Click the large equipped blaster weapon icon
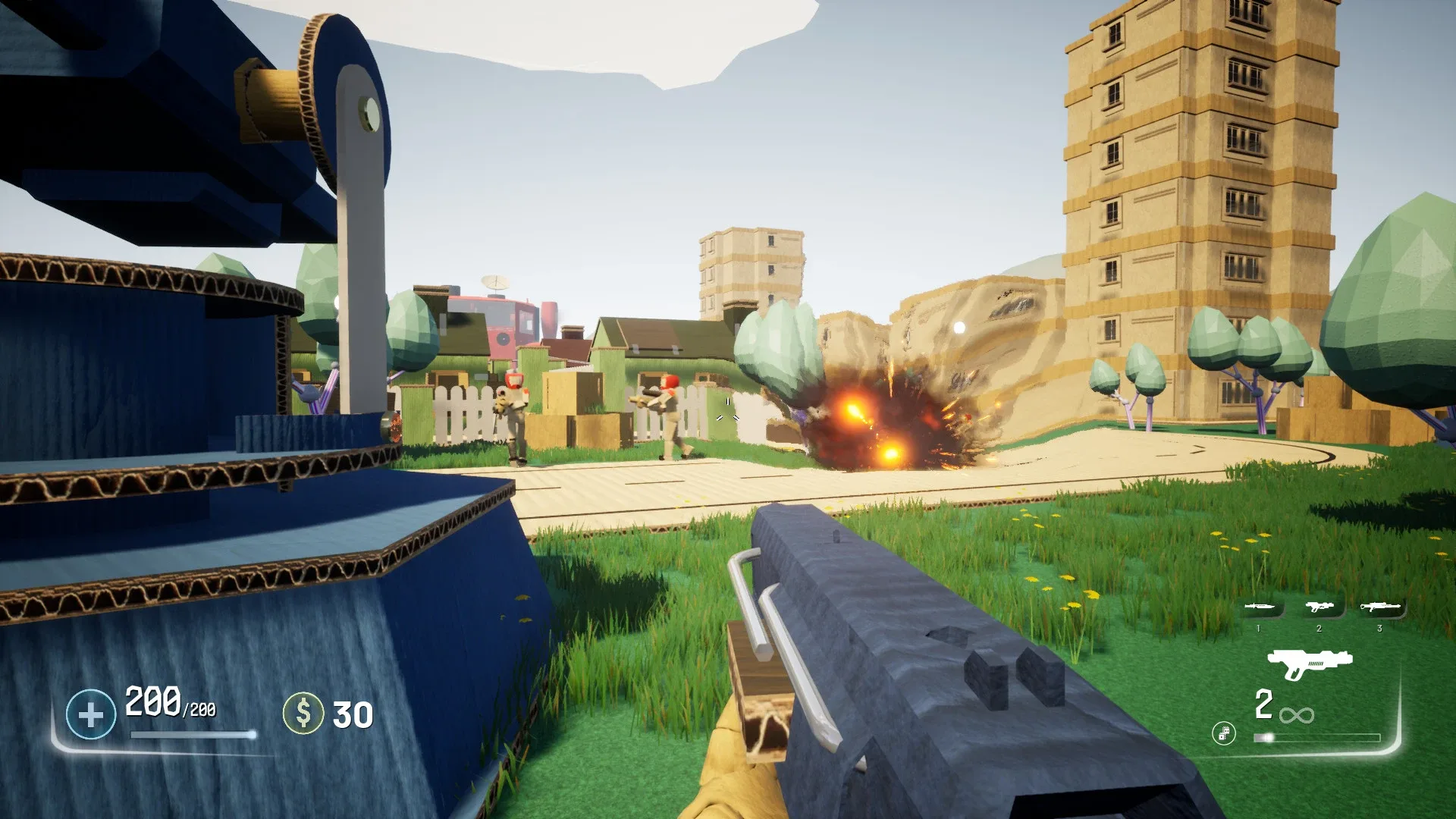This screenshot has width=1456, height=819. (1309, 664)
